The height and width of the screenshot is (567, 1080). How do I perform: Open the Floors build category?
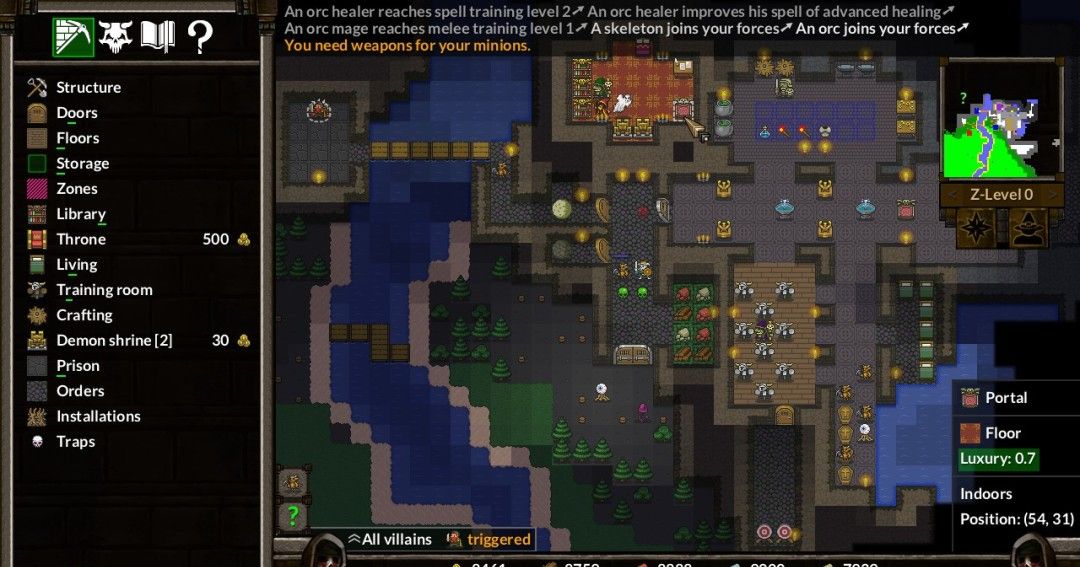(77, 138)
